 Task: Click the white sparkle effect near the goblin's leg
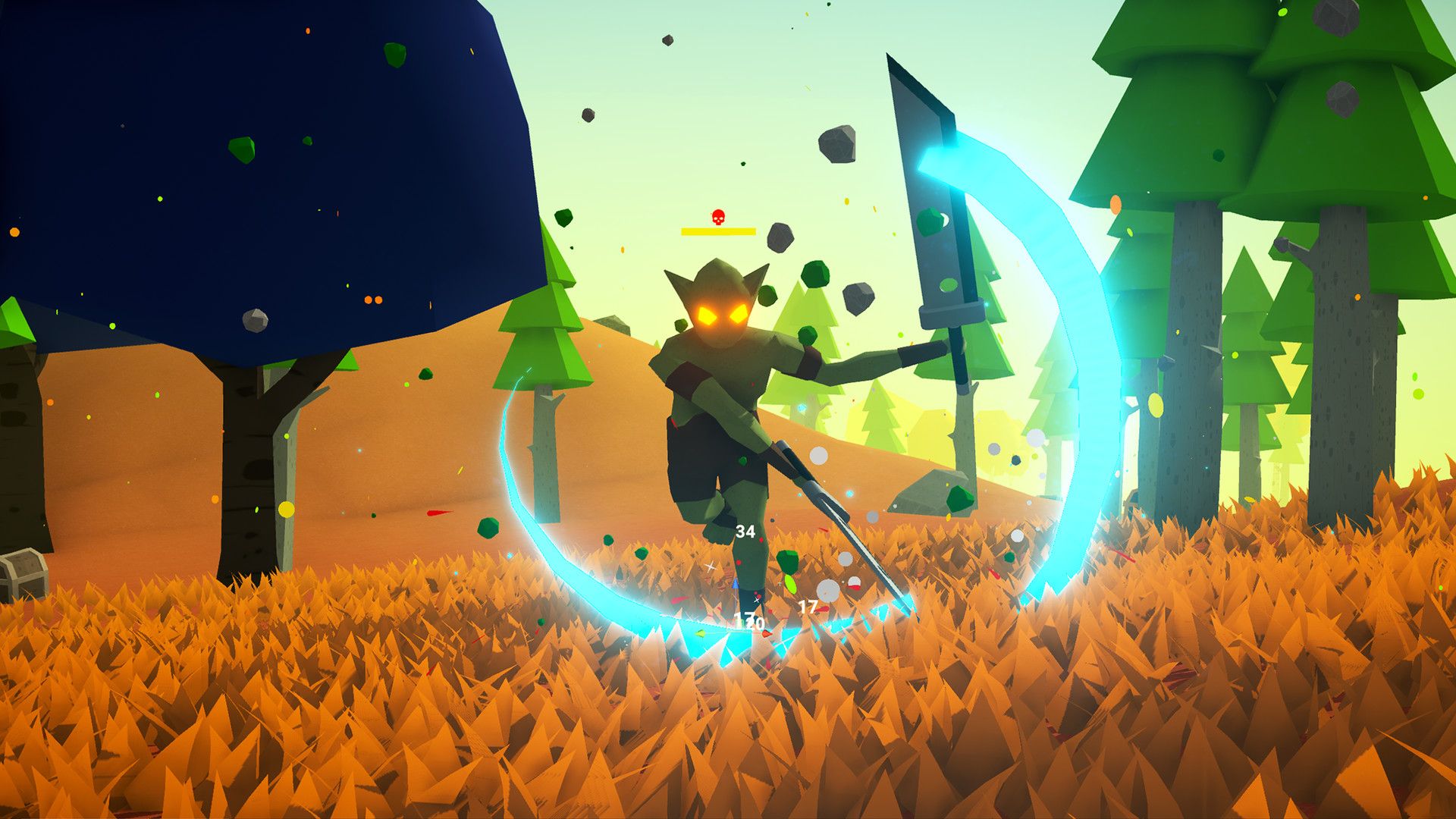pyautogui.click(x=711, y=566)
